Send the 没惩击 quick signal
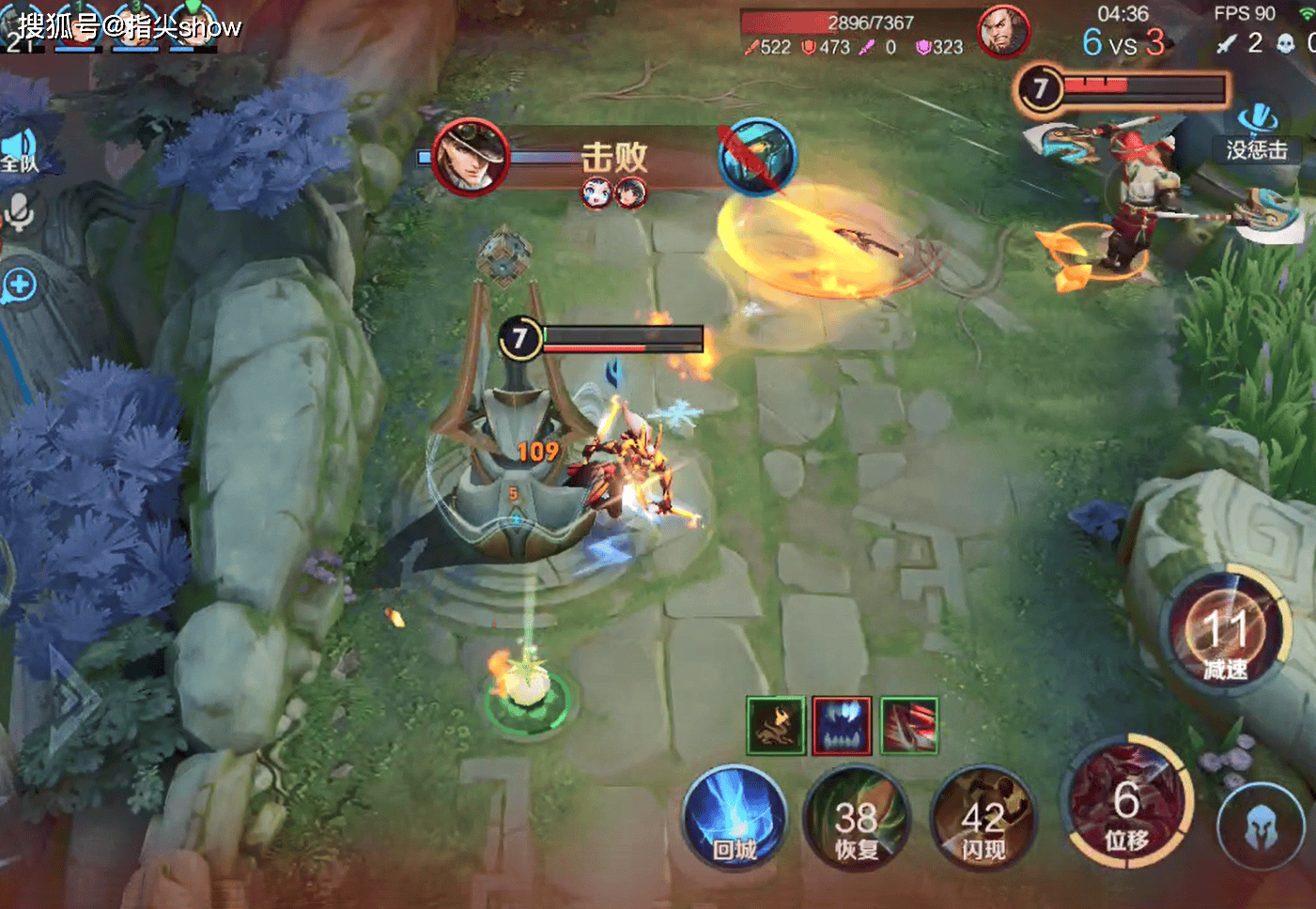The image size is (1316, 909). tap(1257, 133)
